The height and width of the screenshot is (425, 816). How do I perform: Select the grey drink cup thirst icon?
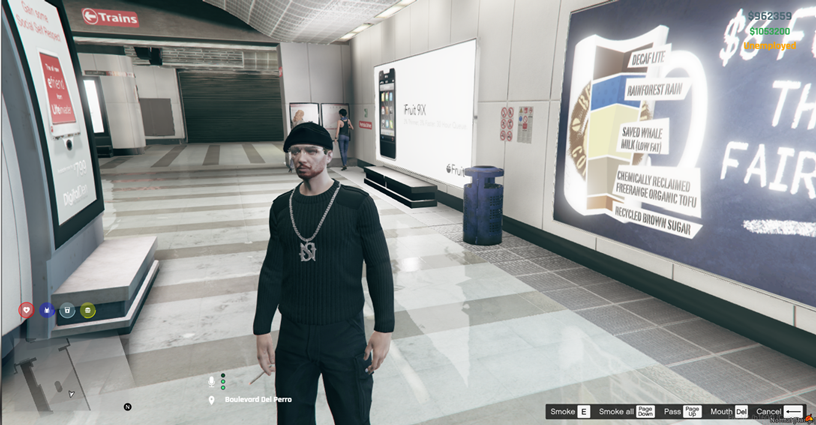[x=67, y=310]
